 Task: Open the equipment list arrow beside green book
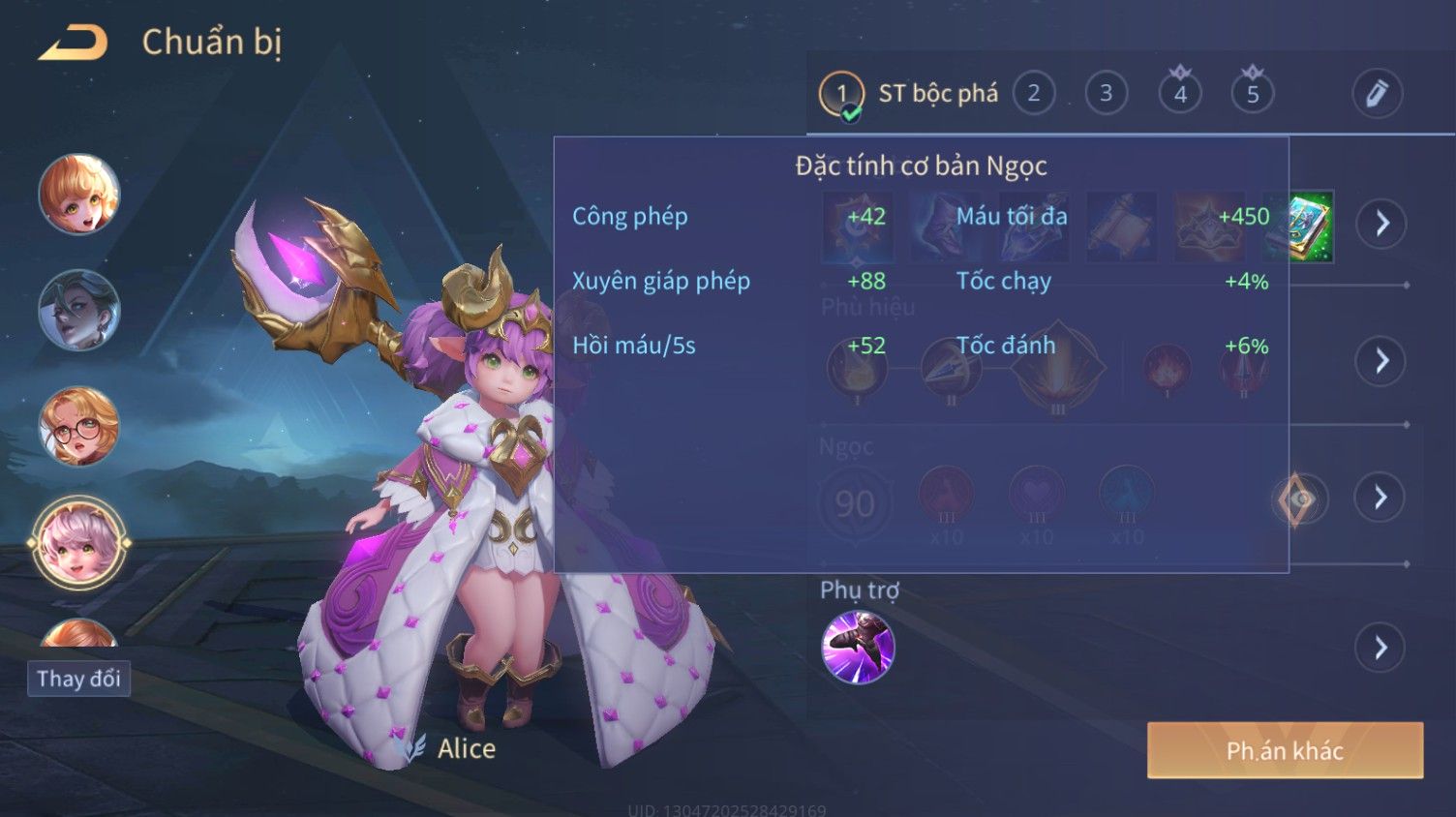[1380, 224]
